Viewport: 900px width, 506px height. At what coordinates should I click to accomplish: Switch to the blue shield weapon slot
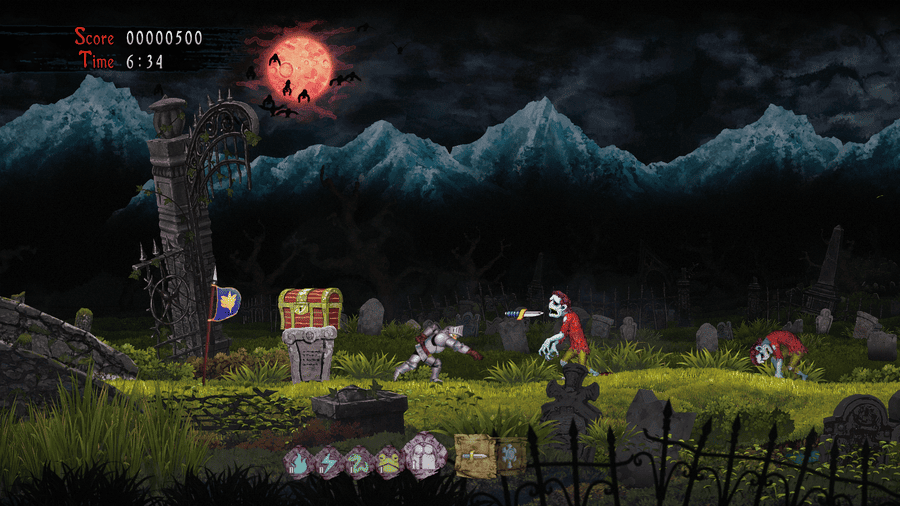click(x=510, y=455)
